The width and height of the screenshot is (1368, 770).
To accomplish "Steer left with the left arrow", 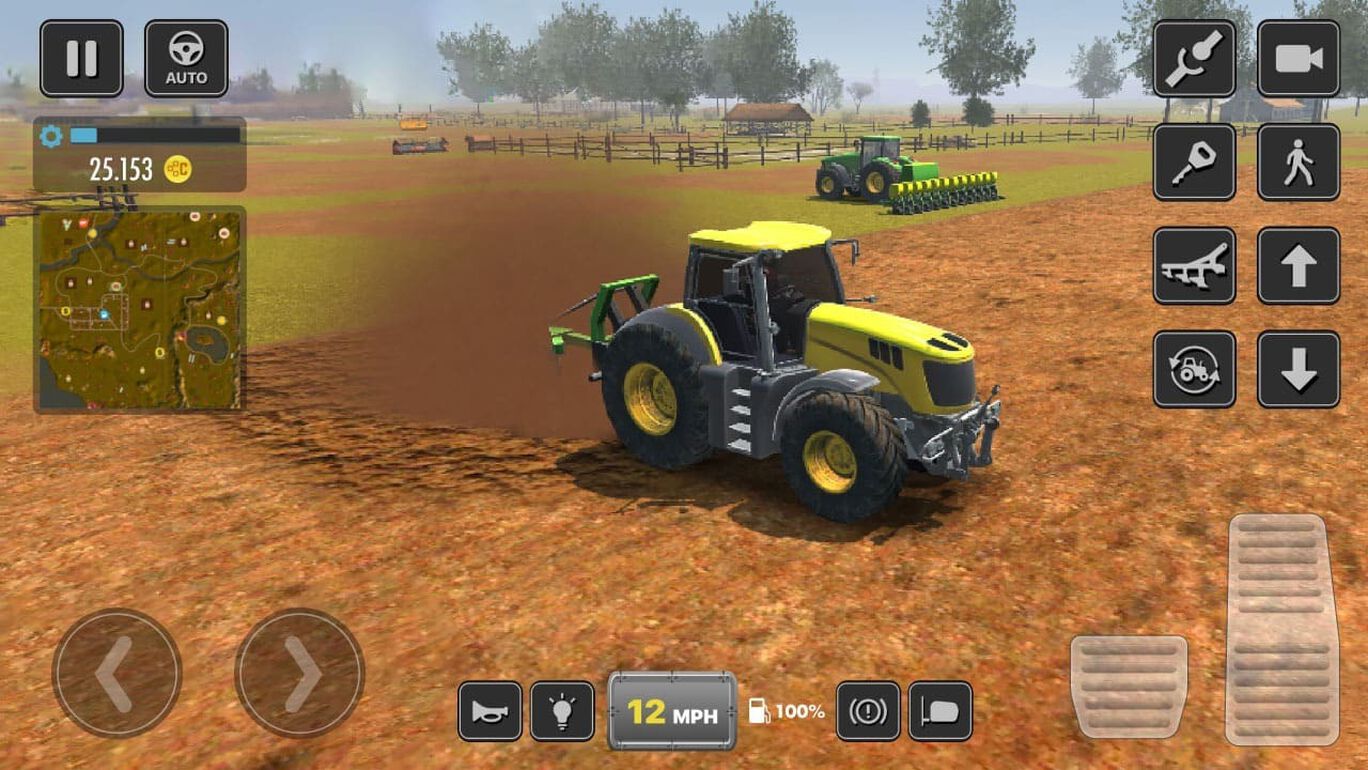I will click(x=117, y=673).
